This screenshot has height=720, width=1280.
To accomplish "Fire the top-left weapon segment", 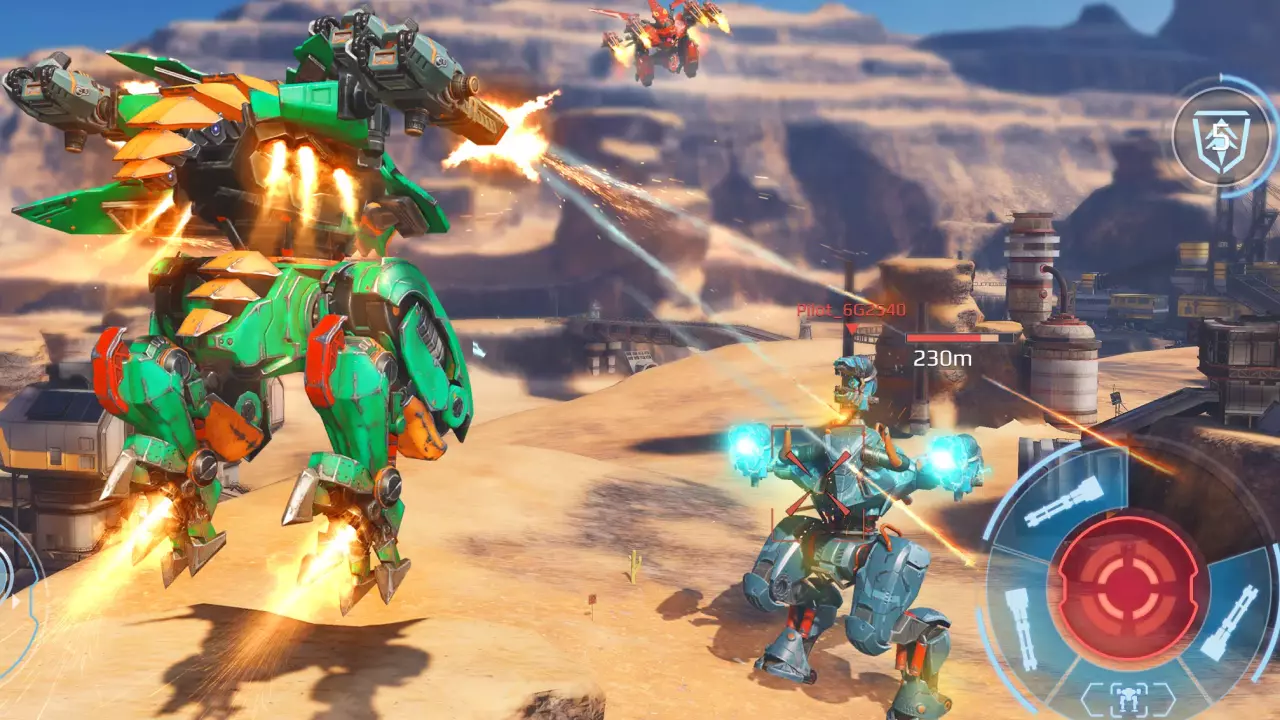I will pyautogui.click(x=1063, y=501).
